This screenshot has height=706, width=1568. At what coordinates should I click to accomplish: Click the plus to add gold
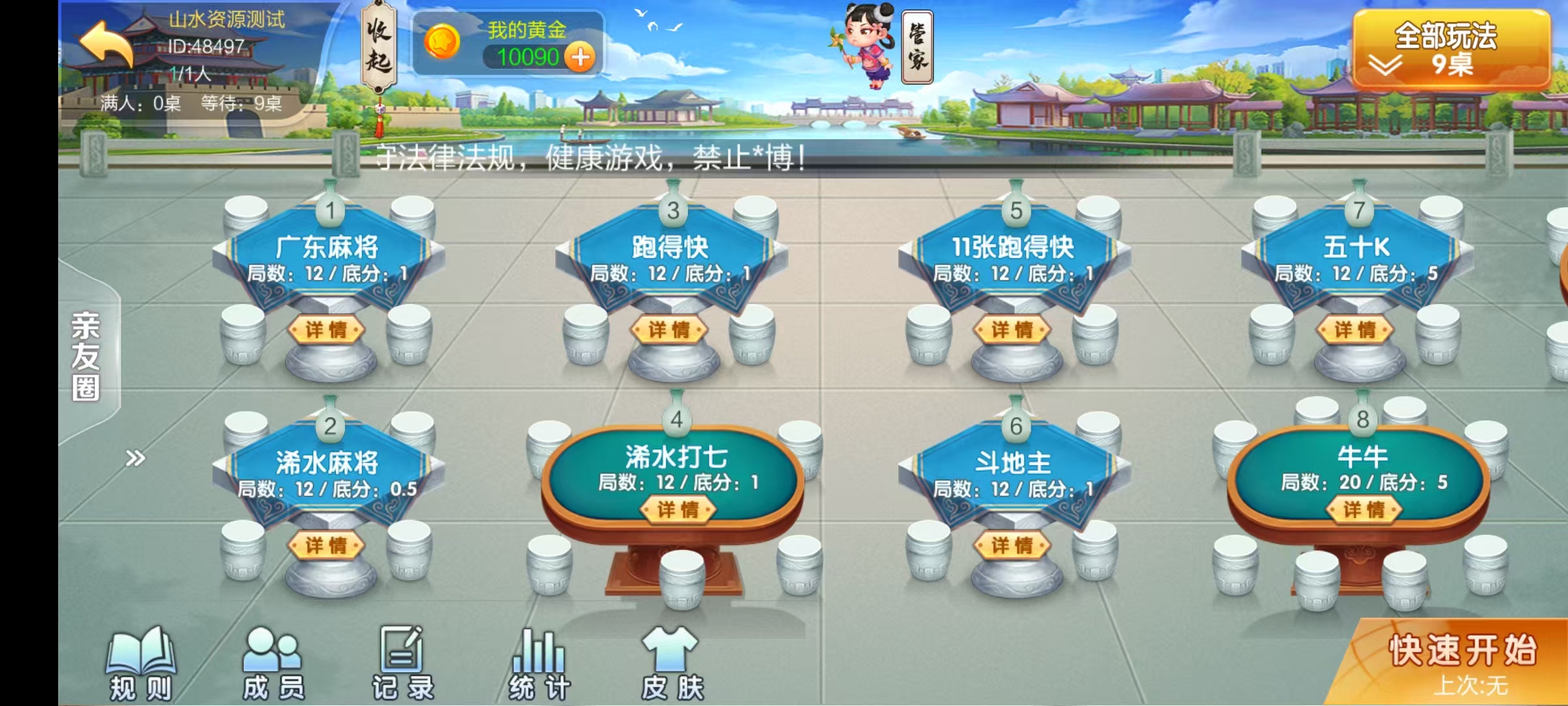point(580,59)
